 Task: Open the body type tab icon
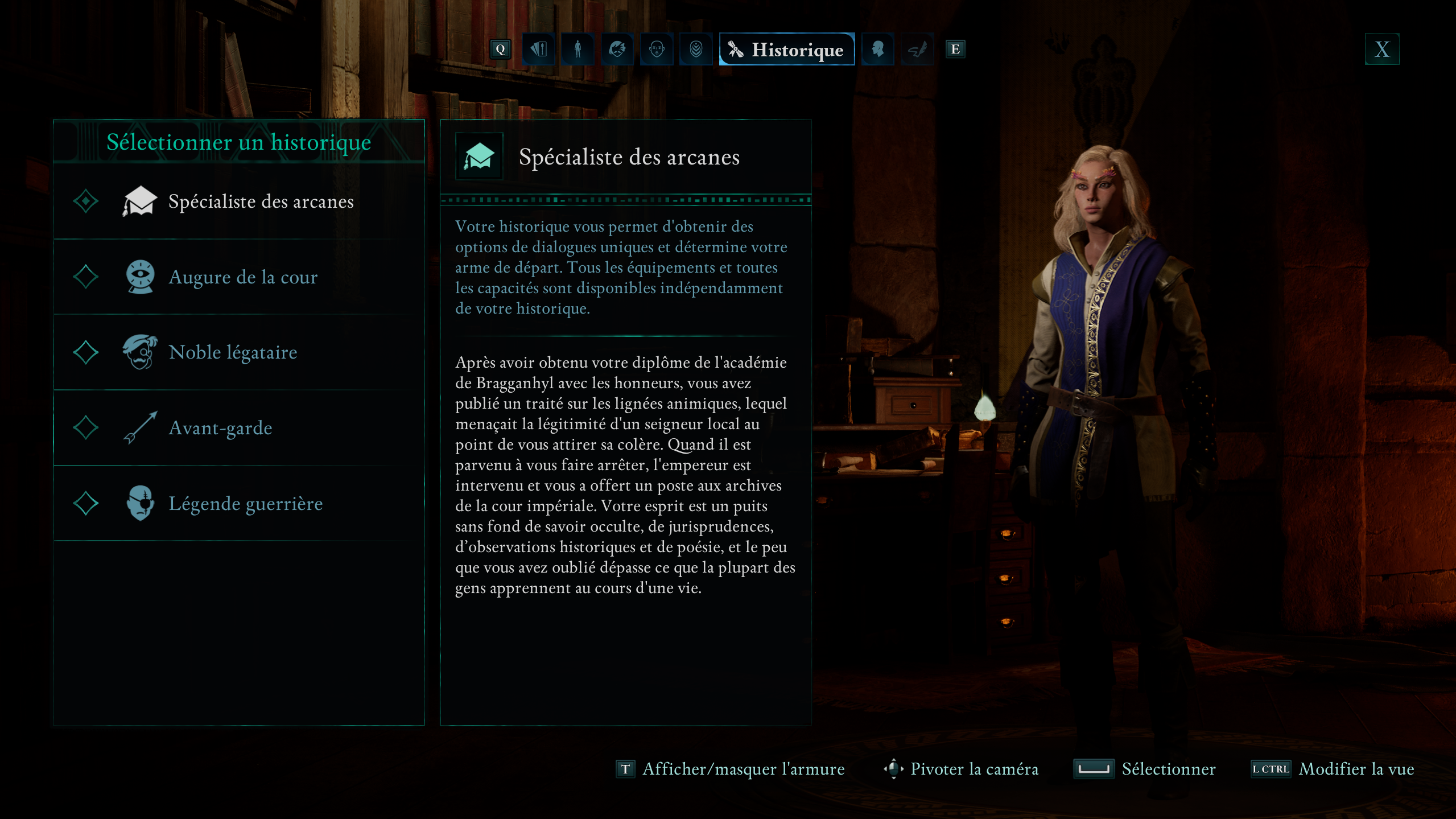tap(578, 50)
